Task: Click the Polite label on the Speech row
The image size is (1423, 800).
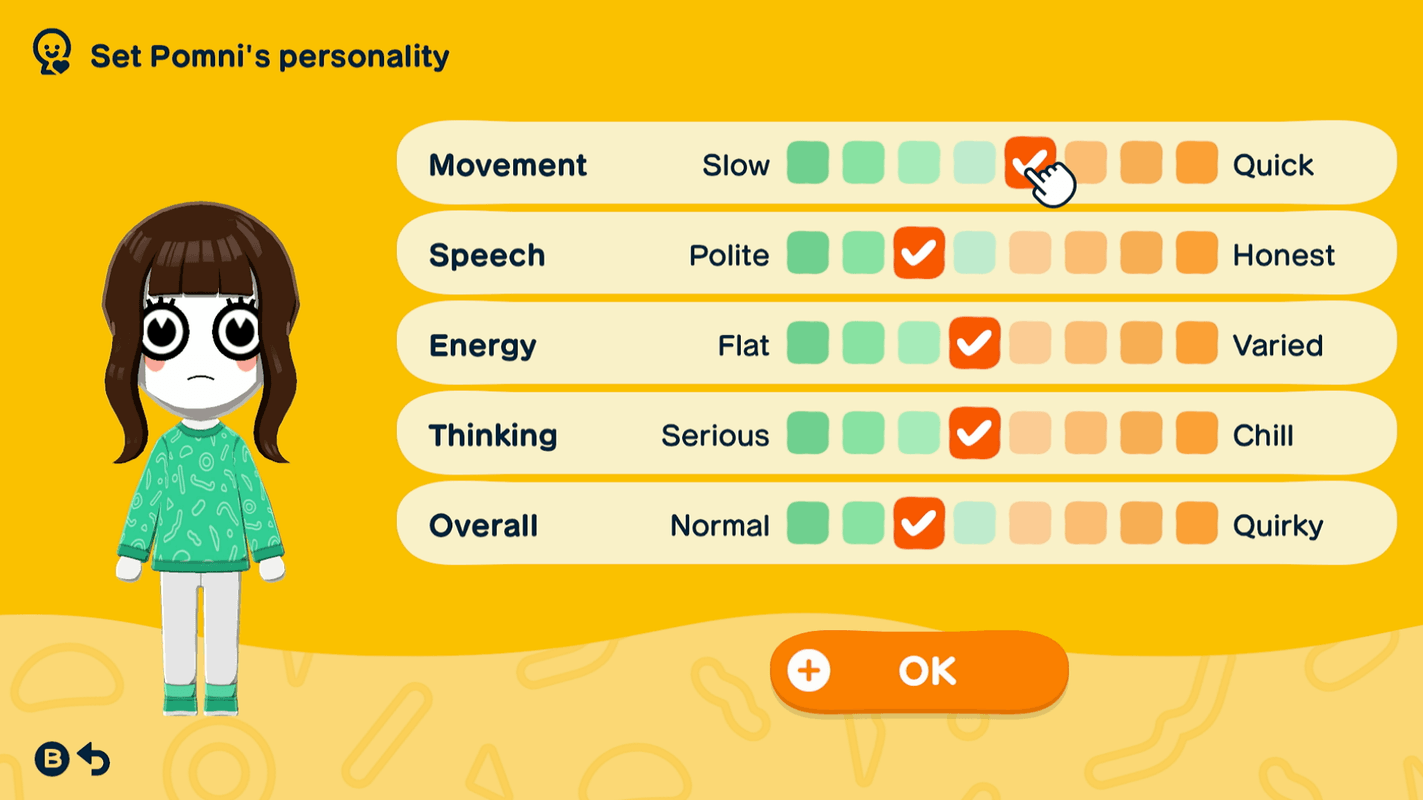Action: (x=729, y=254)
